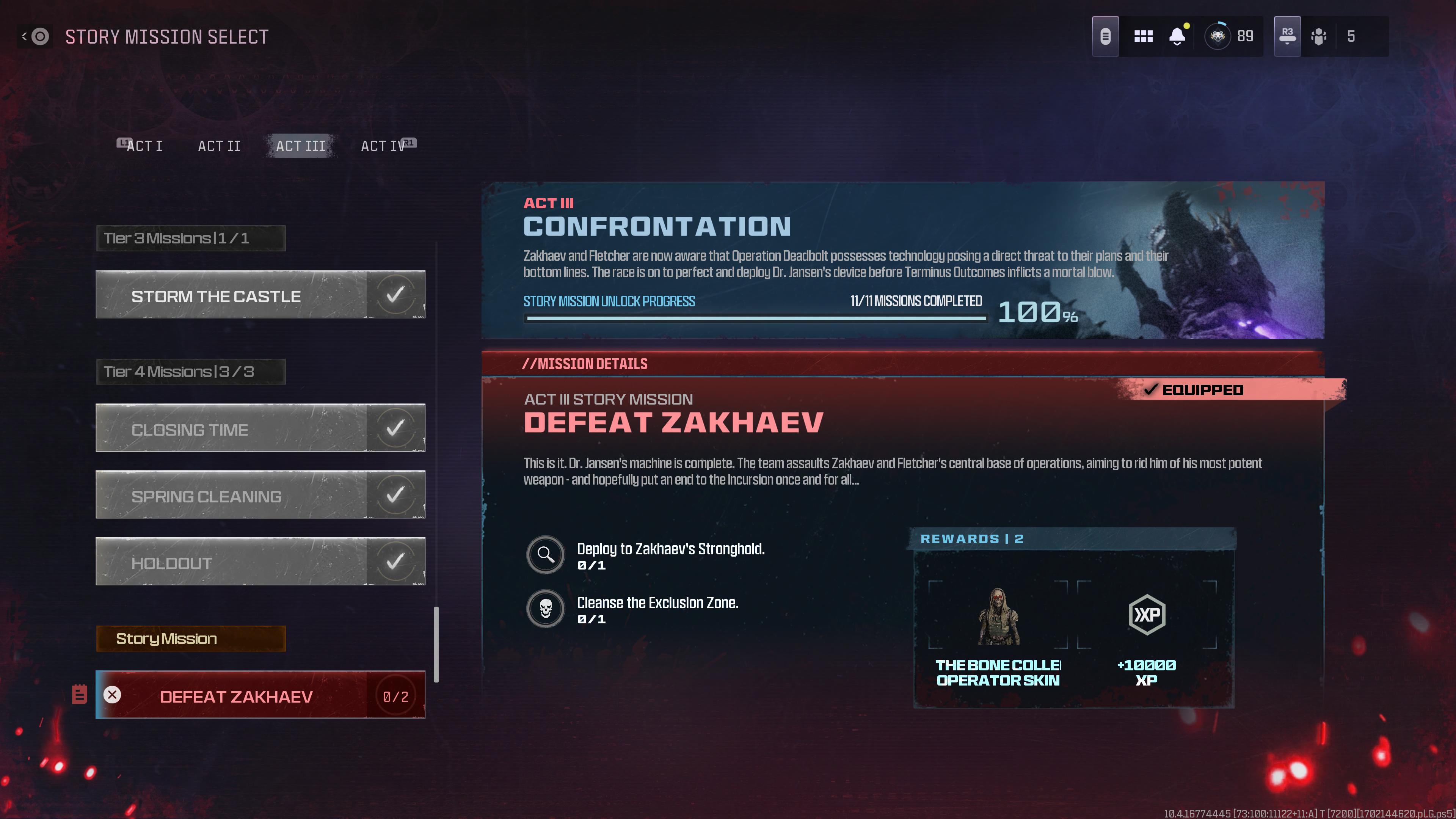
Task: View The Bone Collector operator skin reward
Action: (998, 633)
